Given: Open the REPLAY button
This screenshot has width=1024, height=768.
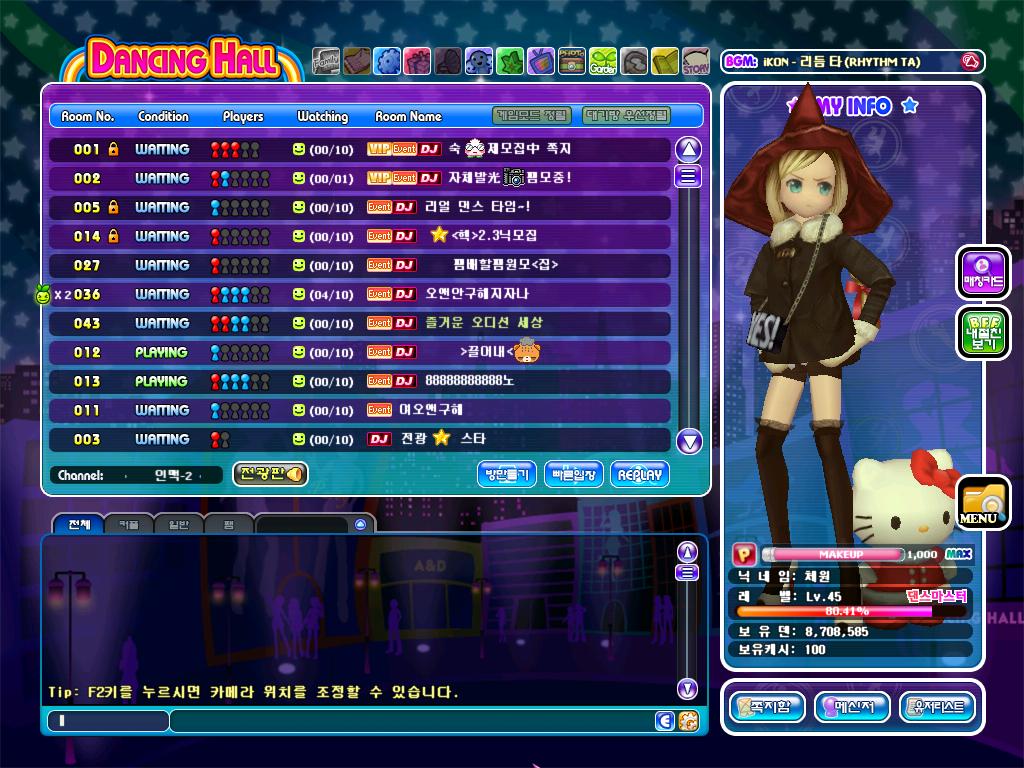Looking at the screenshot, I should (640, 475).
